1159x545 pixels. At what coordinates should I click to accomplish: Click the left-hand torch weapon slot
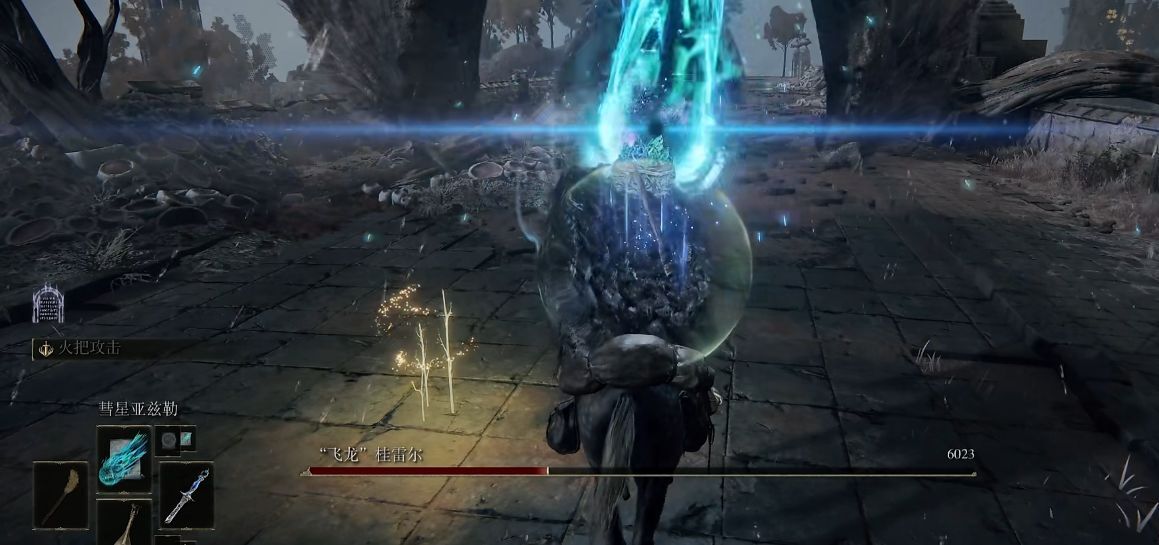62,494
